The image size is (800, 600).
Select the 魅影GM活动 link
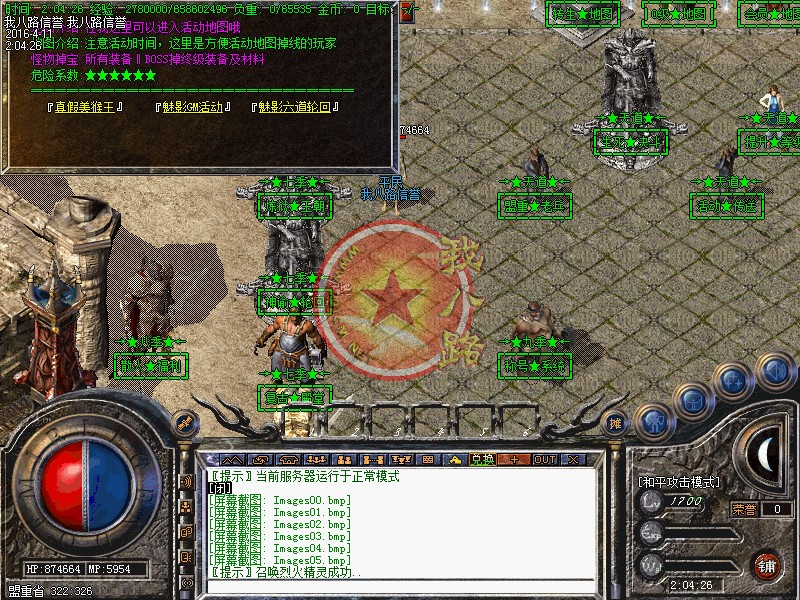[193, 107]
